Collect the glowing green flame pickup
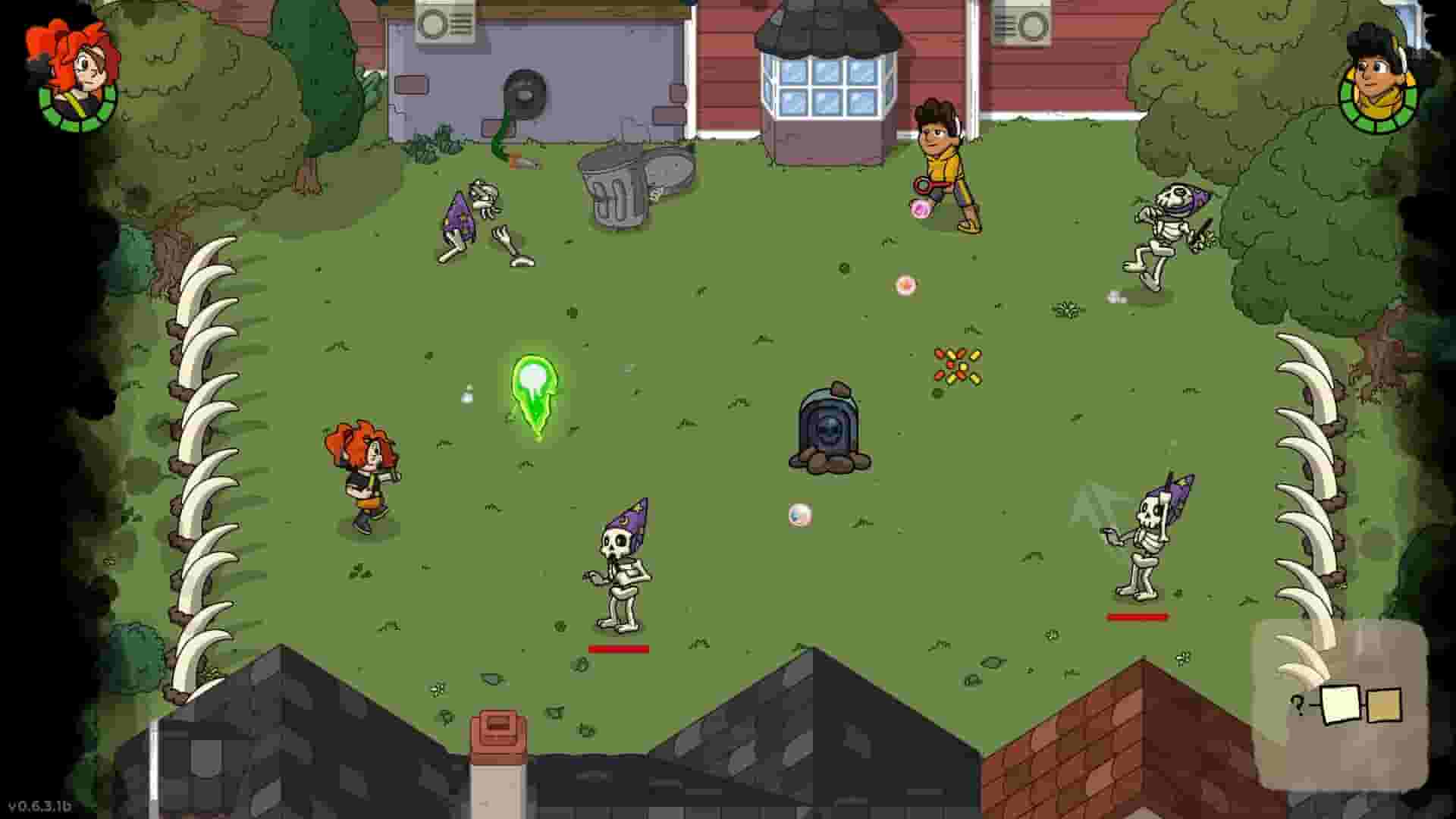The width and height of the screenshot is (1456, 819). (x=533, y=387)
